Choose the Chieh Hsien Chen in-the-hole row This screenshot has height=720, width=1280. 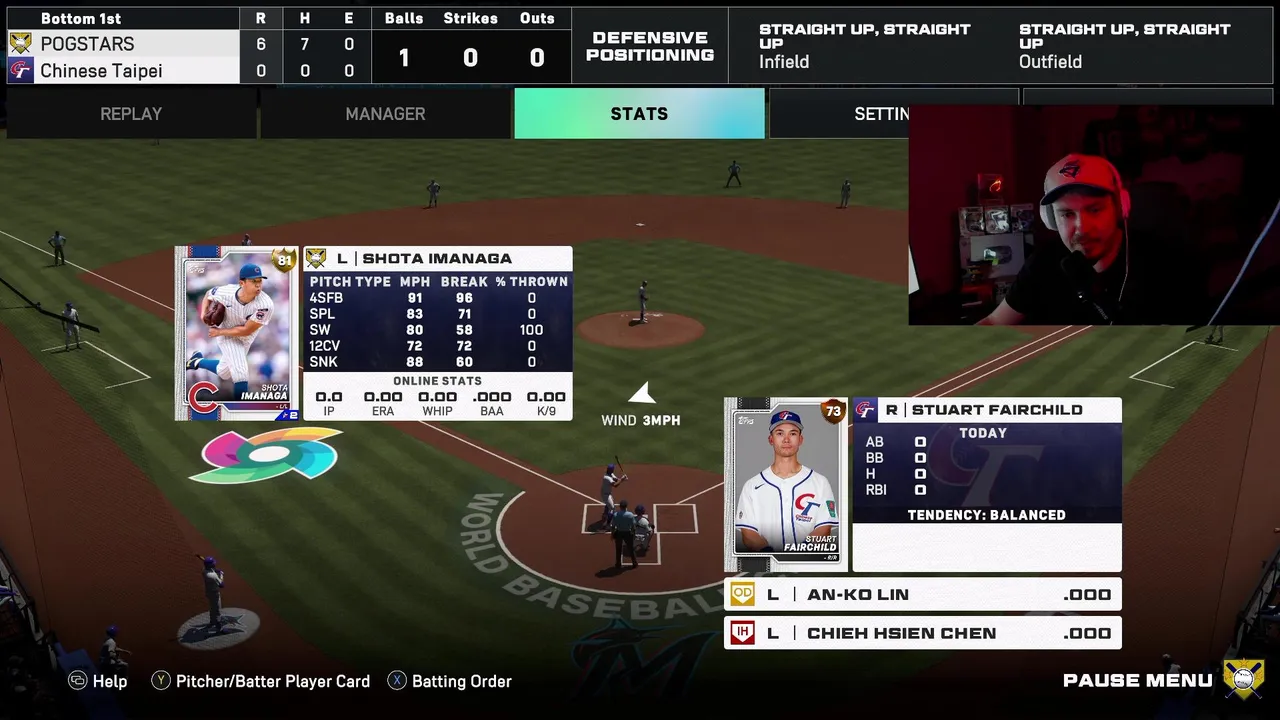click(x=922, y=633)
